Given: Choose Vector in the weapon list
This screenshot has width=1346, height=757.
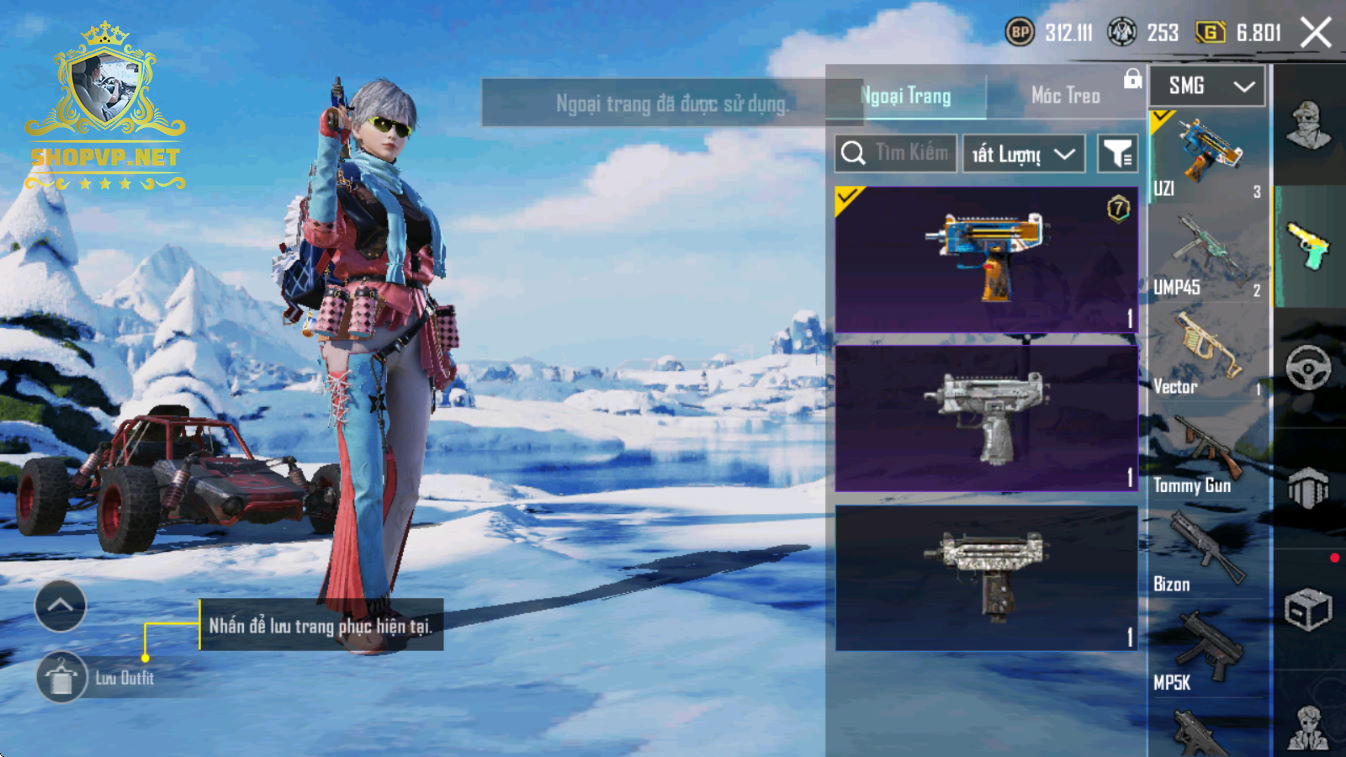Looking at the screenshot, I should pos(1208,355).
